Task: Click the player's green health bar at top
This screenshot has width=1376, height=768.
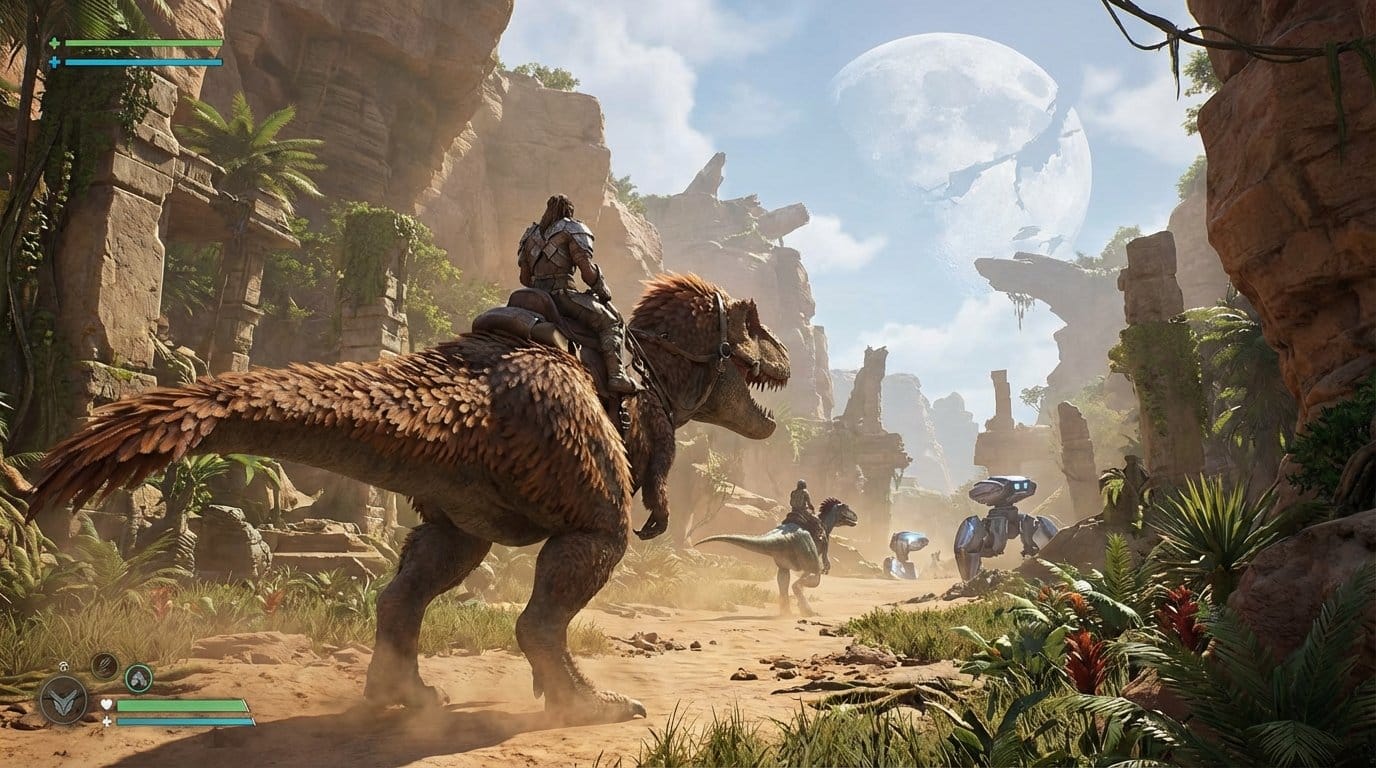Action: coord(142,43)
